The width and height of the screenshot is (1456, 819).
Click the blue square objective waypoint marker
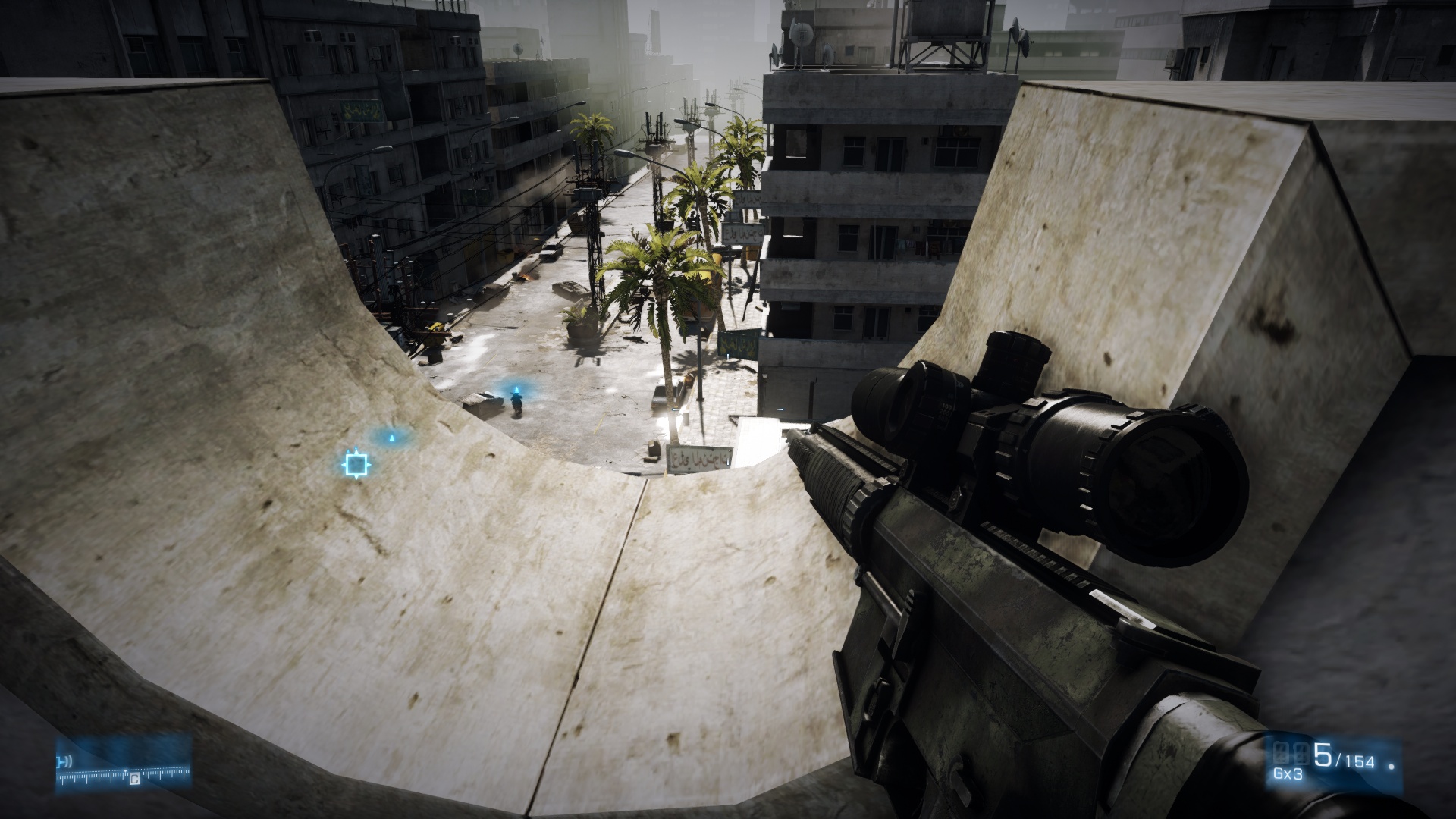pyautogui.click(x=355, y=463)
